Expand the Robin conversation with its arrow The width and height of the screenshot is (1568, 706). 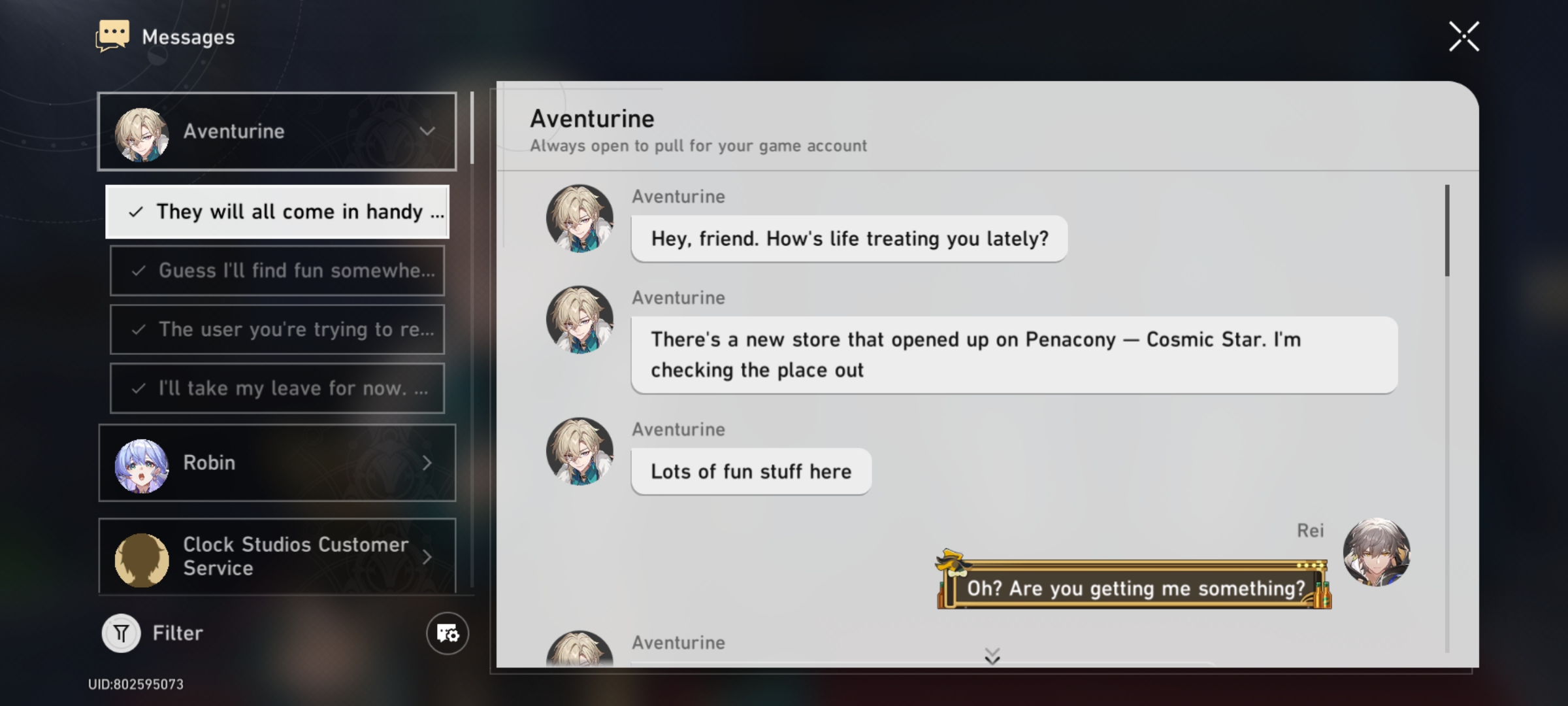(x=428, y=463)
